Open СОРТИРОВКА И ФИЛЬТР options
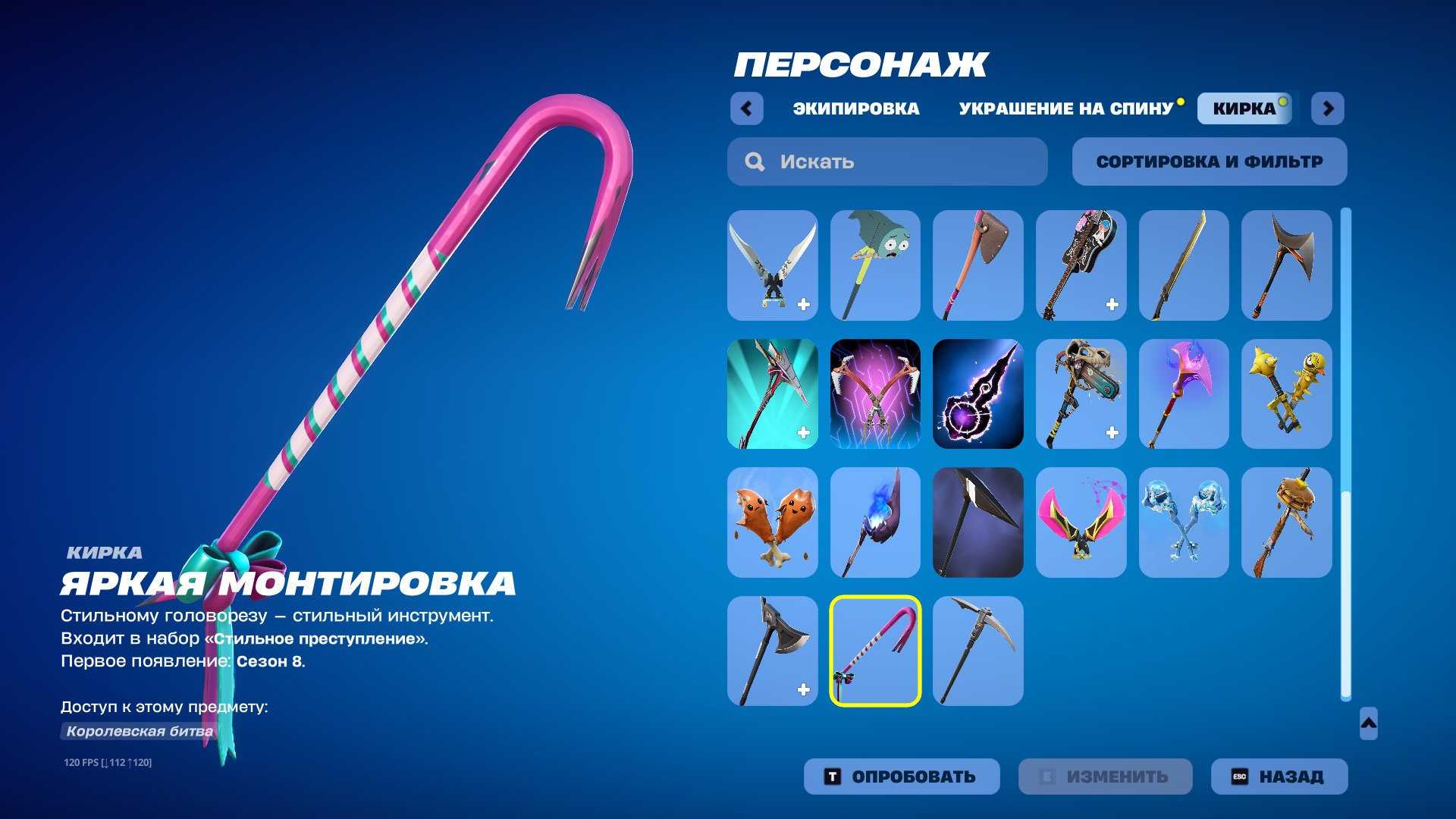 tap(1209, 161)
